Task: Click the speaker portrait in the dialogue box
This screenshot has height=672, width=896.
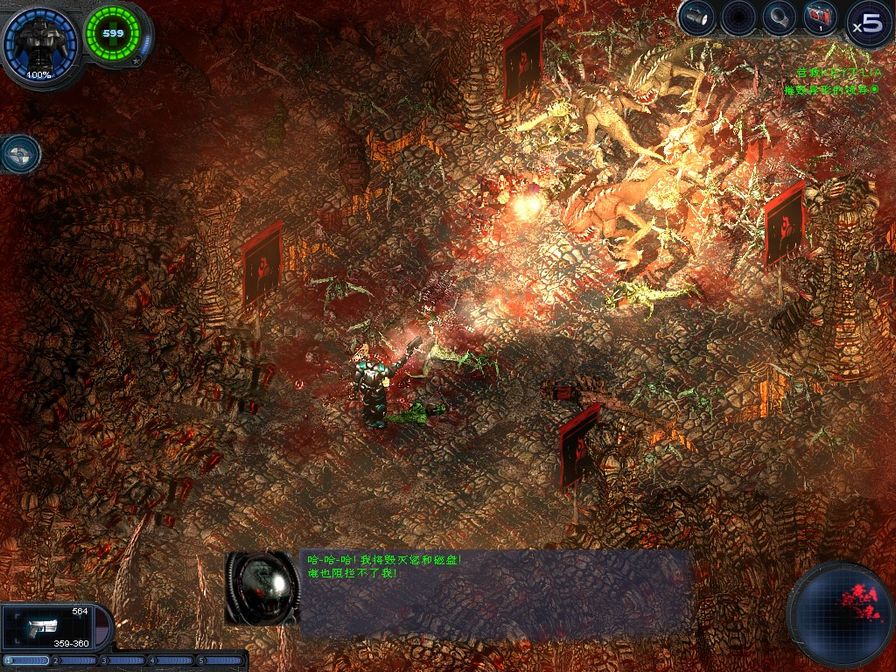Action: (x=262, y=588)
